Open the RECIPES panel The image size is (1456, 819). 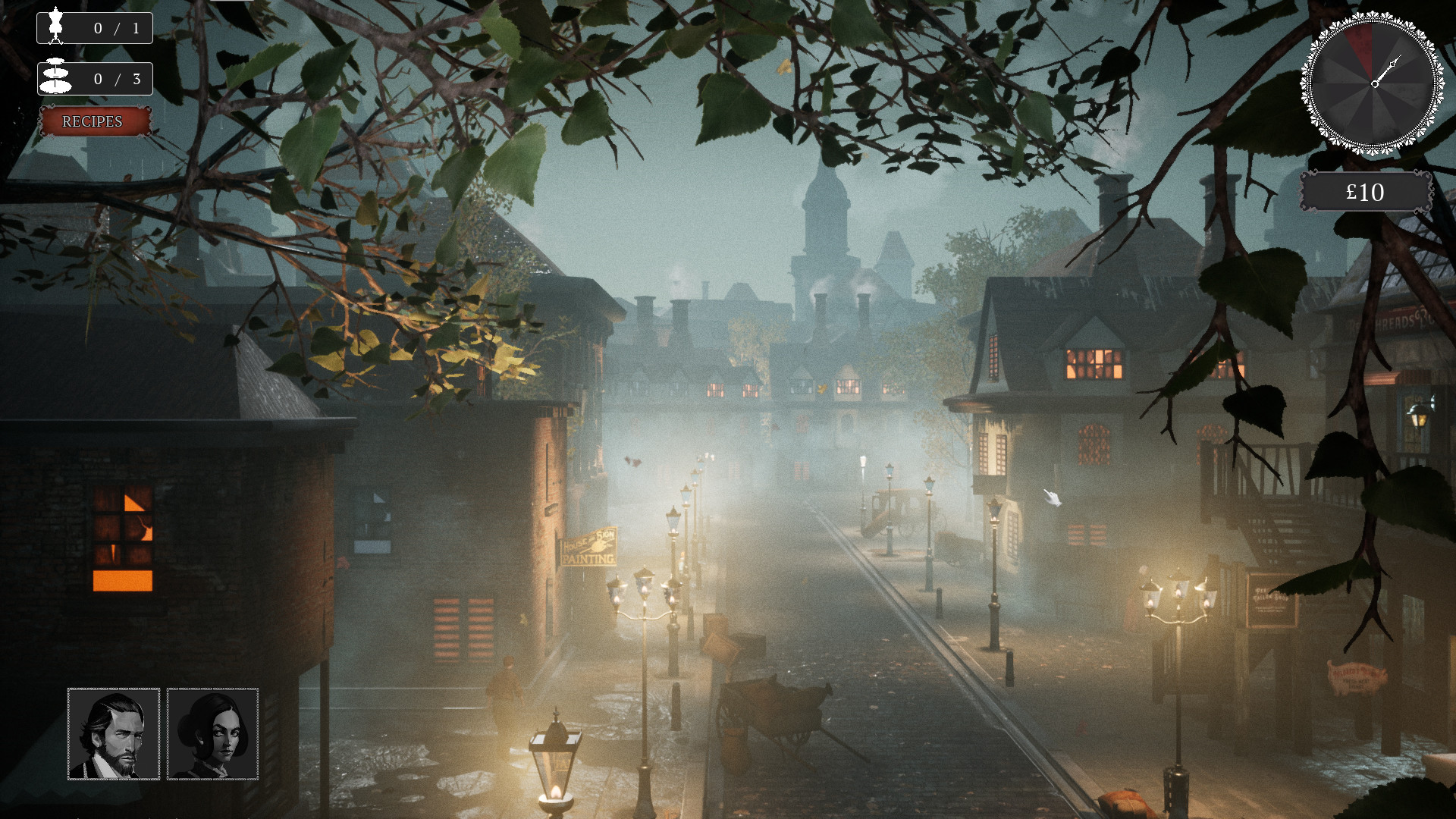coord(93,121)
